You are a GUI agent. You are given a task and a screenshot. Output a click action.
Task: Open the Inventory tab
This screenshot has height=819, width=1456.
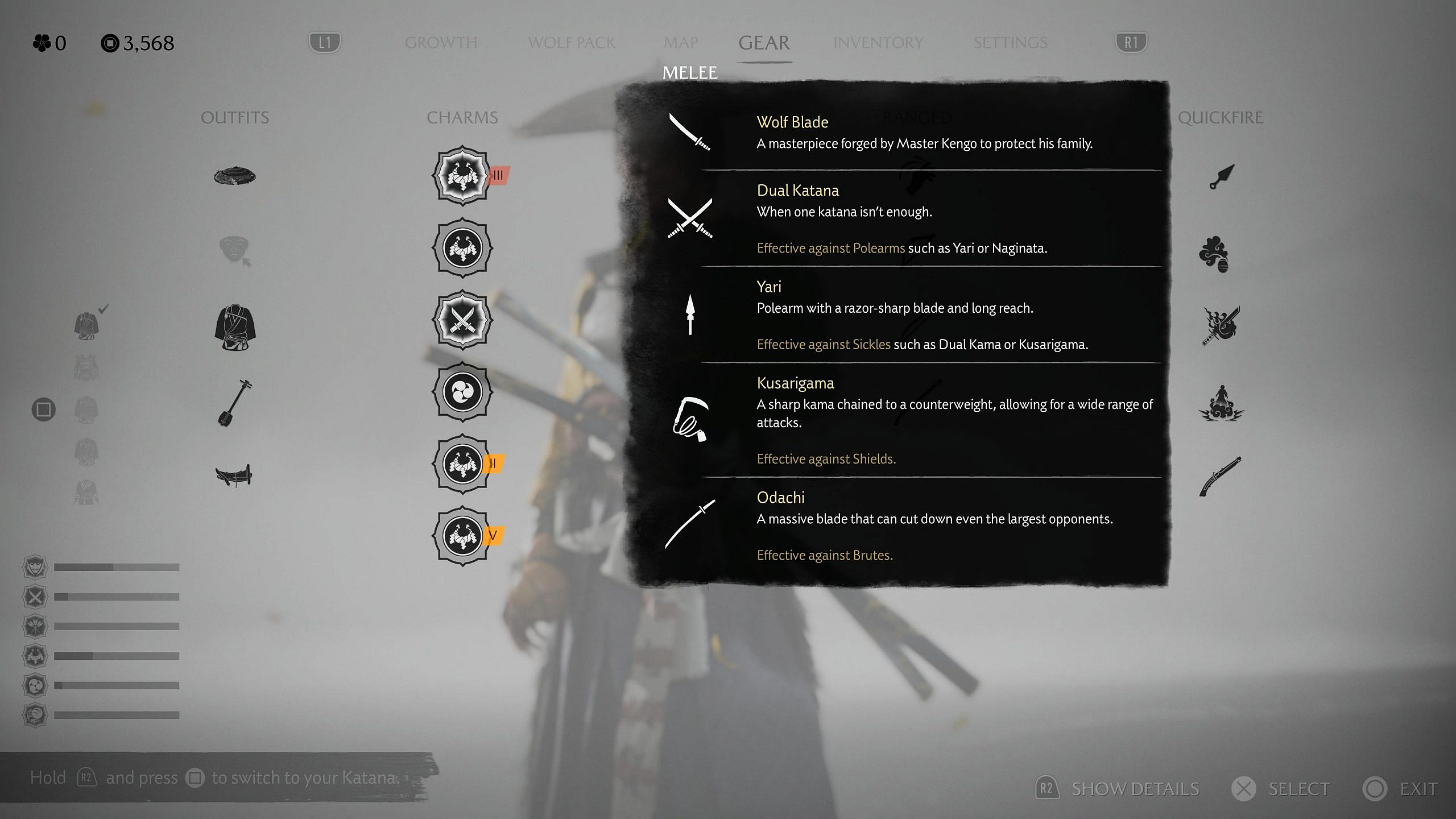pyautogui.click(x=878, y=43)
